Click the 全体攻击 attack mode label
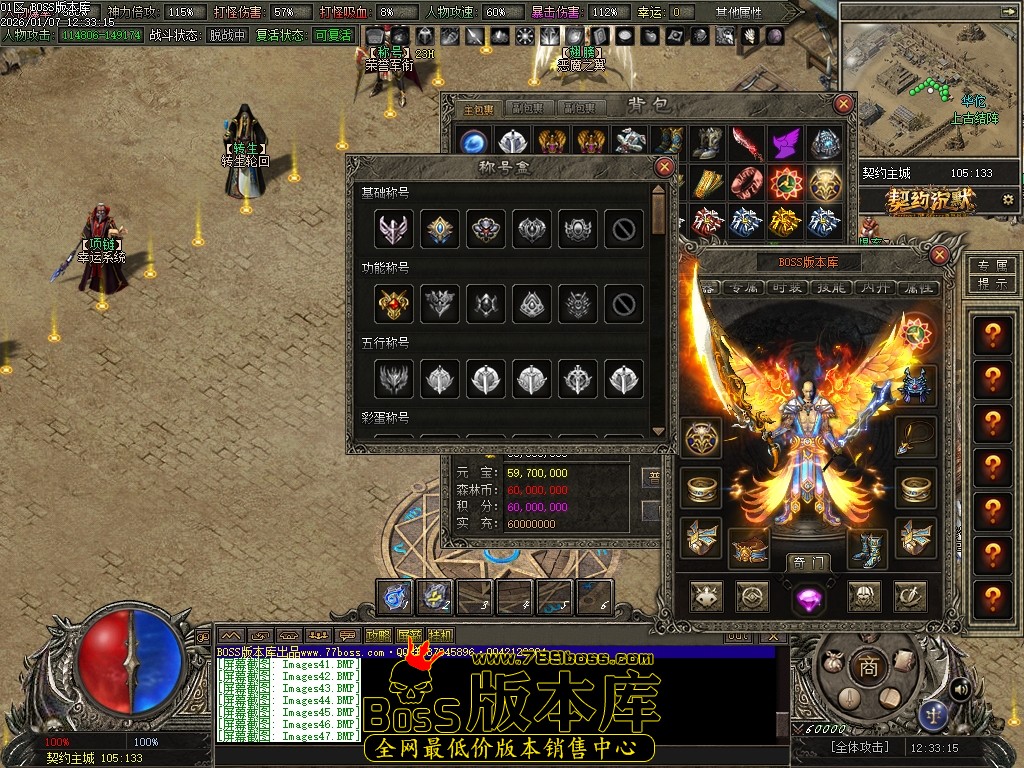This screenshot has width=1024, height=768. (860, 747)
